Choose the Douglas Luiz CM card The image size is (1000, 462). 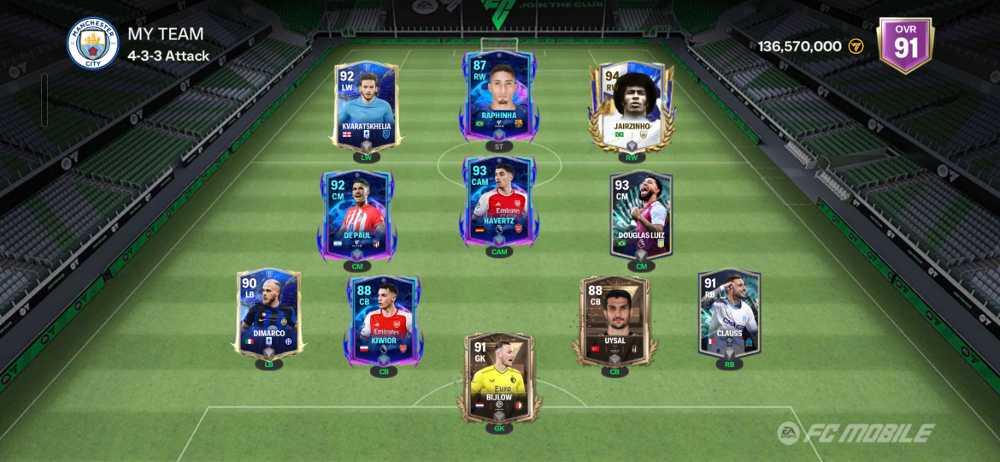pyautogui.click(x=641, y=215)
